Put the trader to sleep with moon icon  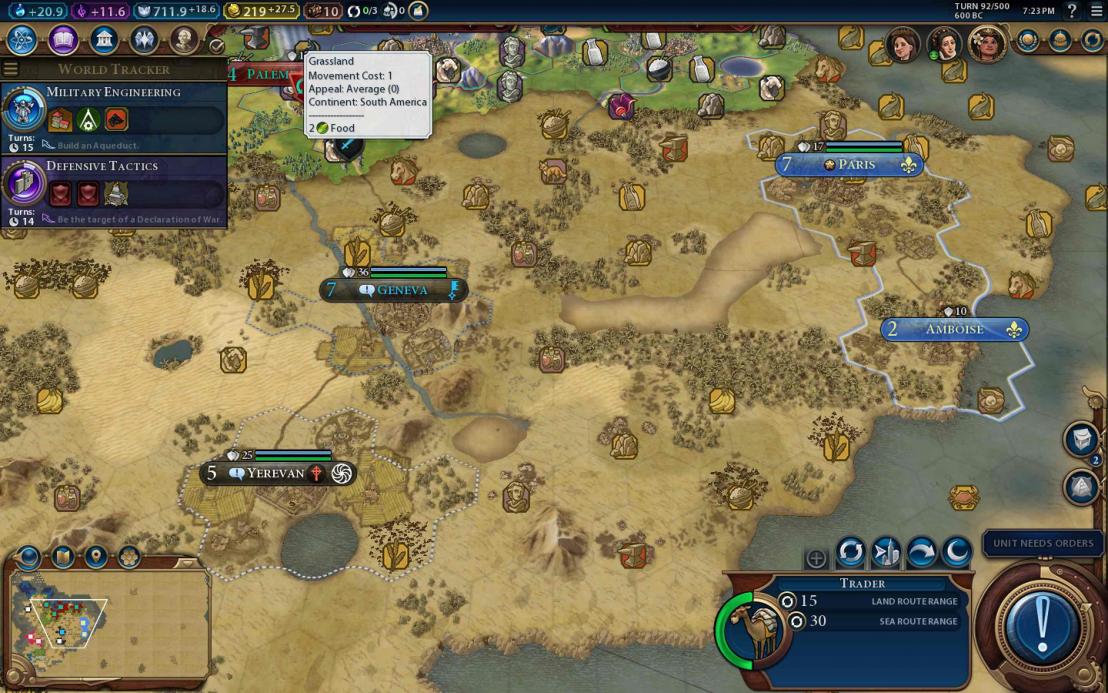click(957, 551)
